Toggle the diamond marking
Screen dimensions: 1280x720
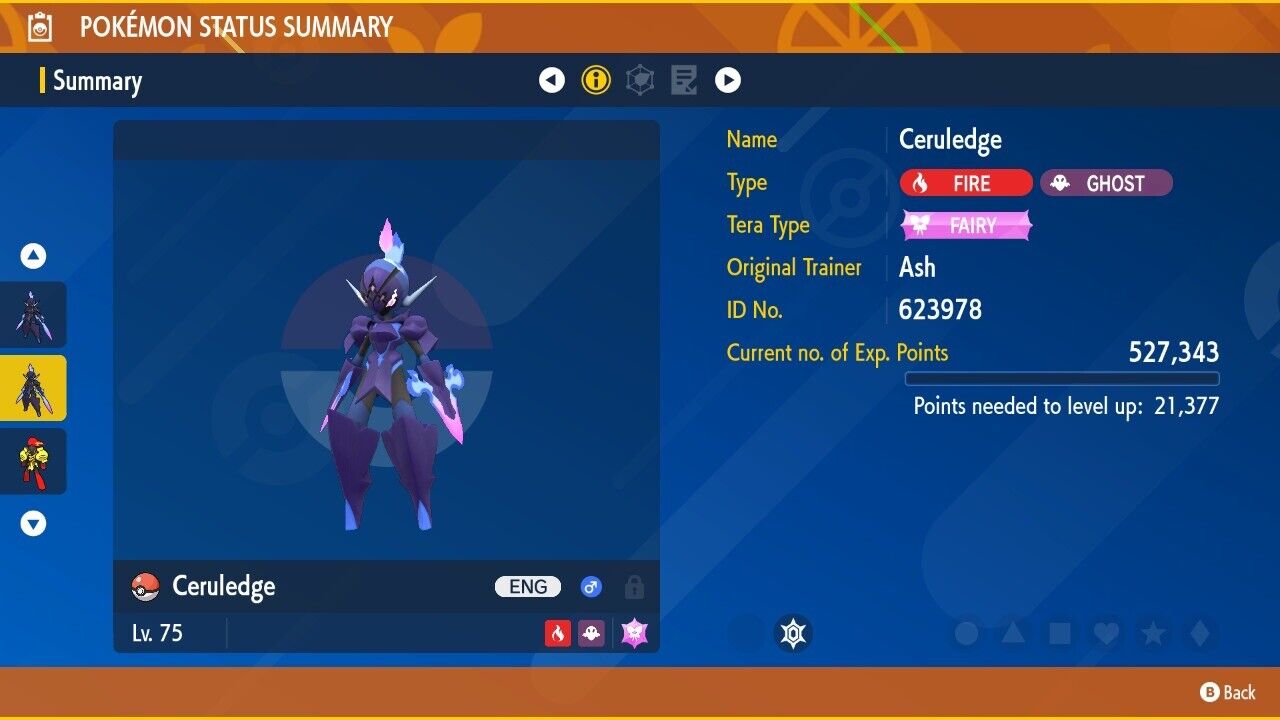(x=1198, y=633)
